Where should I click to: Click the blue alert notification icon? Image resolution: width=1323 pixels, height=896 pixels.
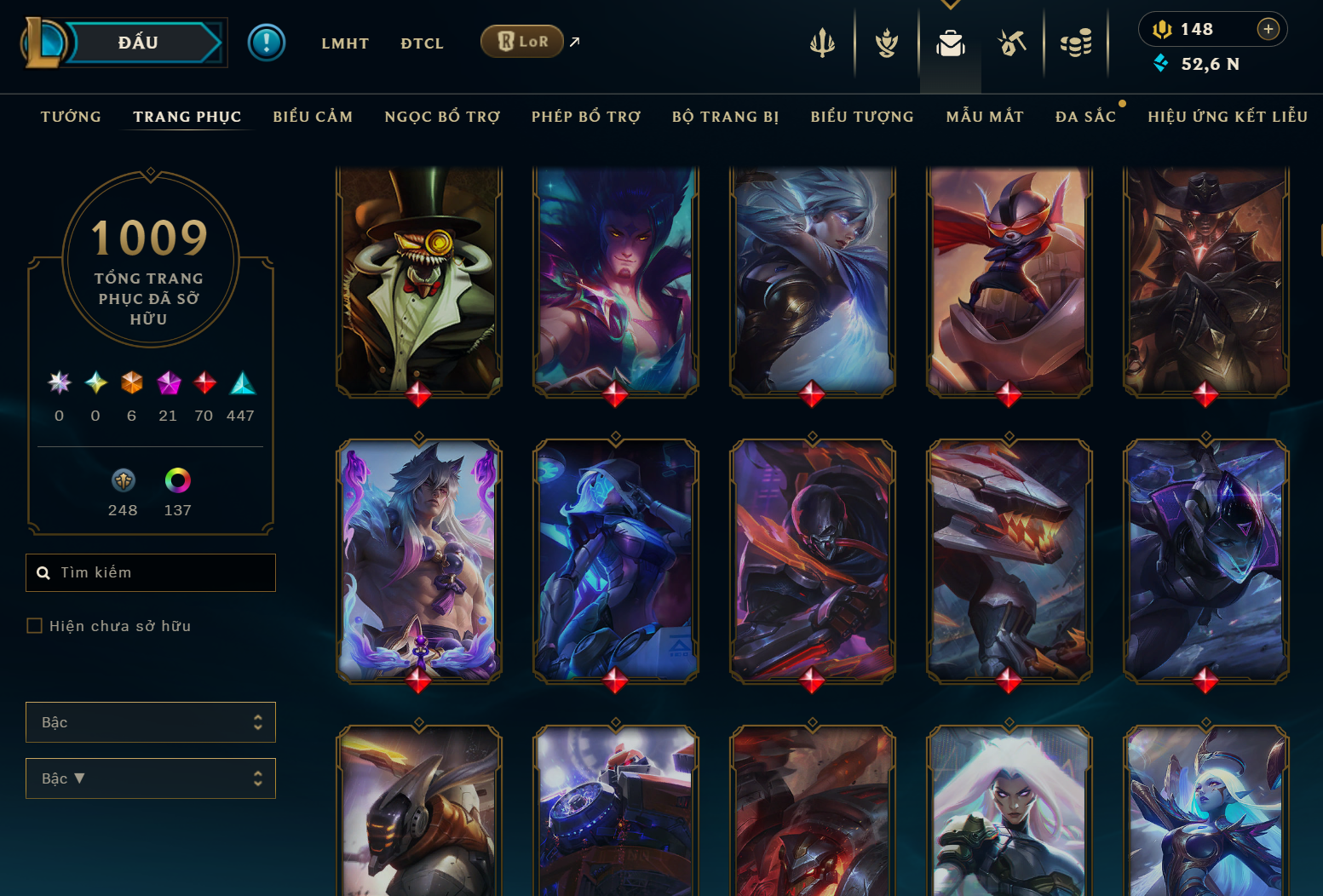pos(267,42)
